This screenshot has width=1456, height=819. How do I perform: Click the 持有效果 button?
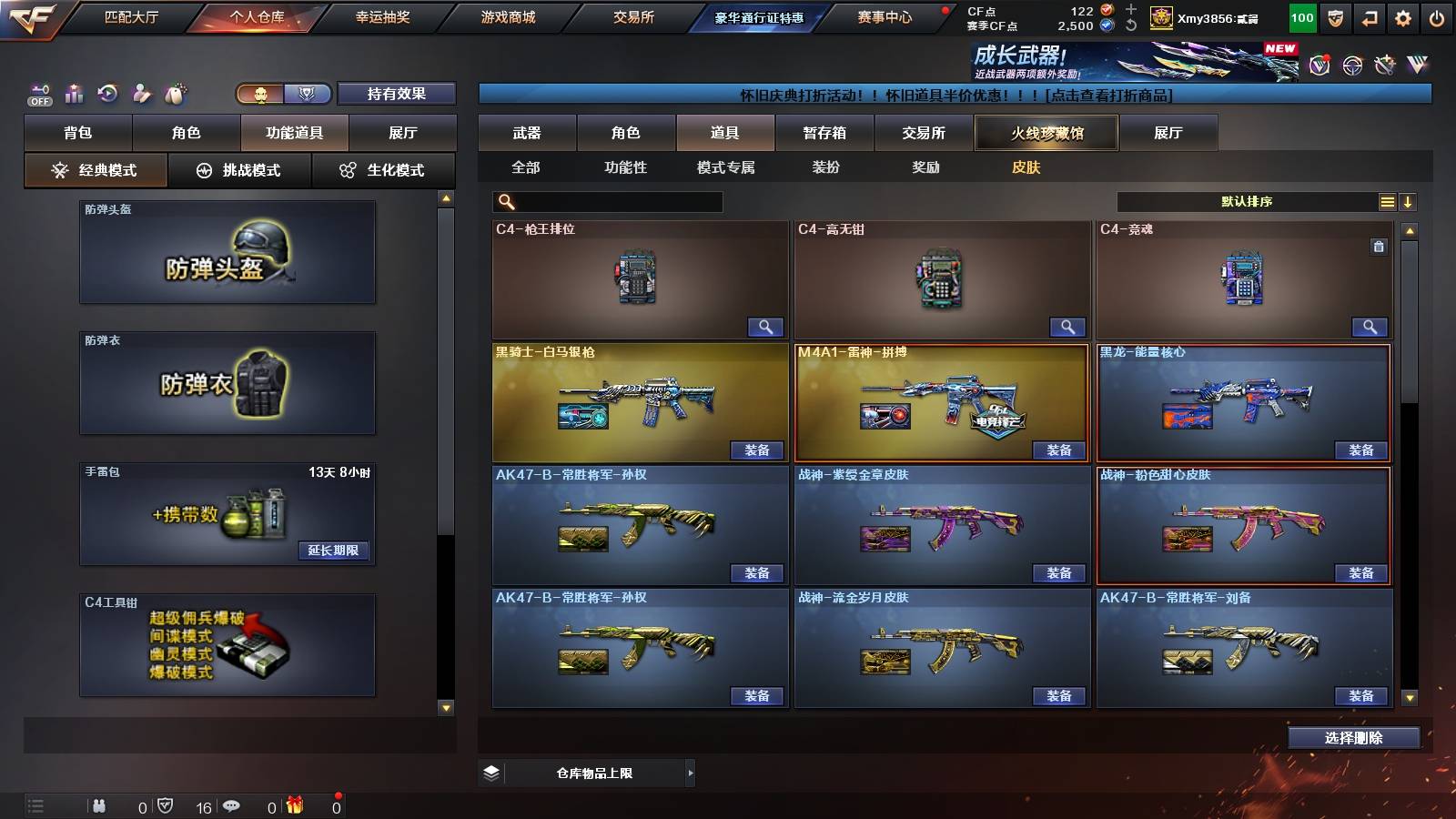tap(398, 94)
